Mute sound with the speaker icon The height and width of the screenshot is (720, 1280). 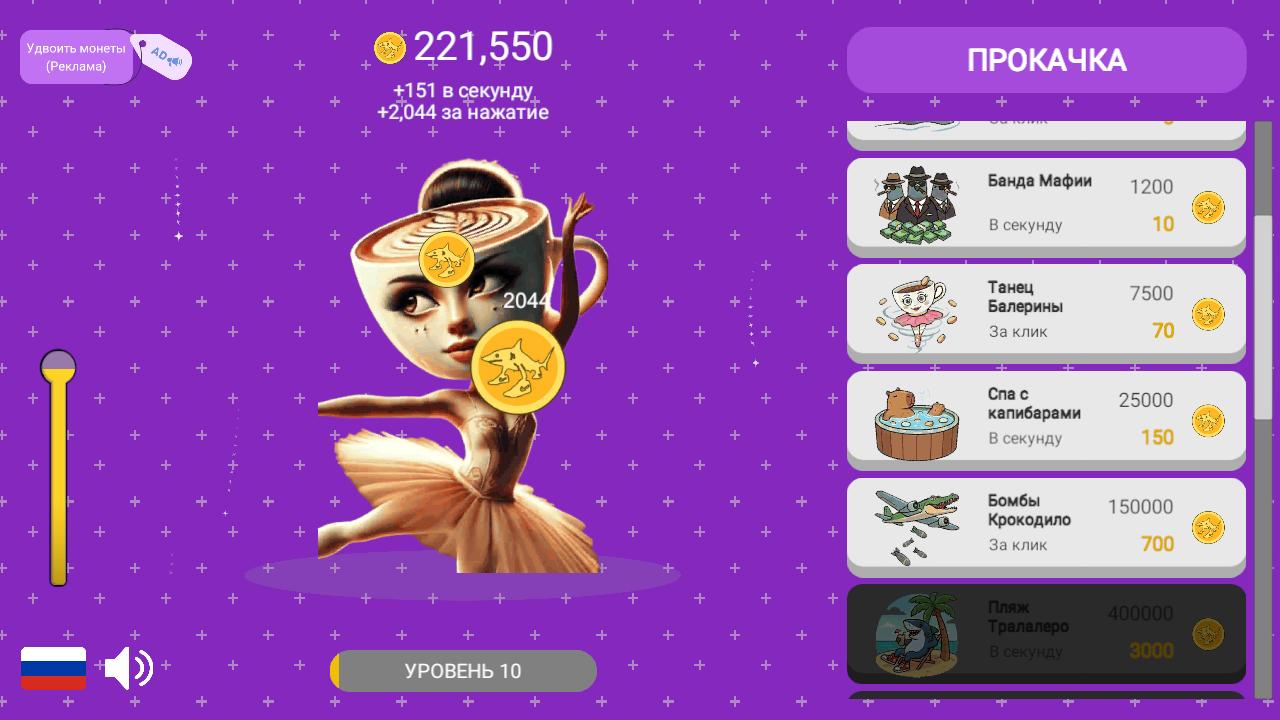click(130, 668)
